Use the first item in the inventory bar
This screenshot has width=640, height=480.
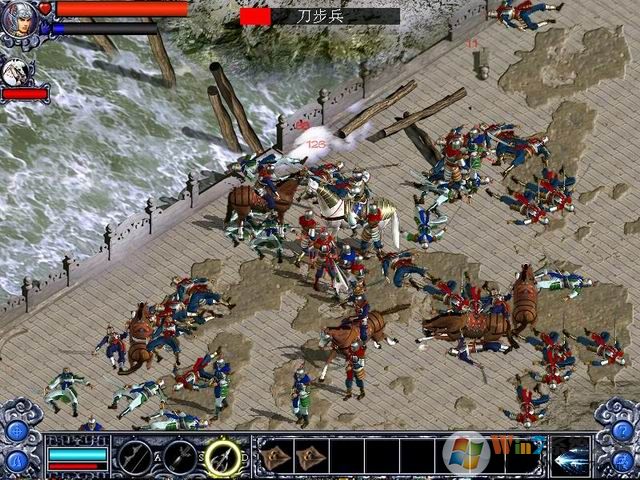pos(277,456)
